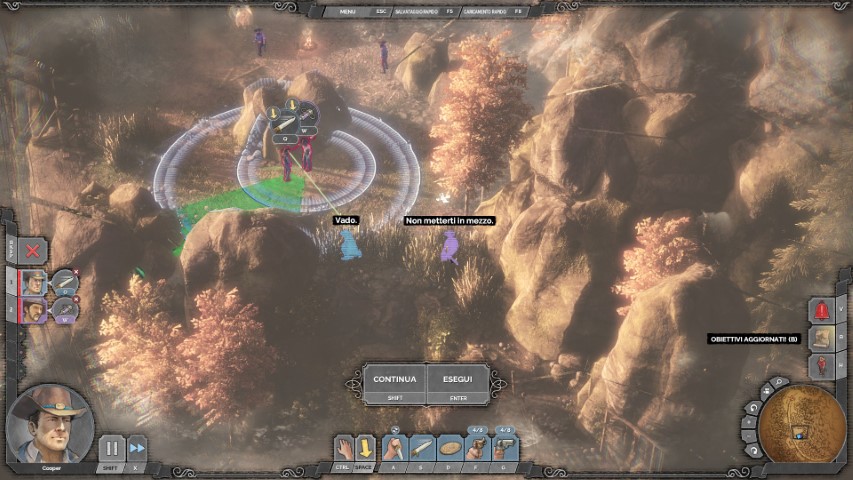Choose the fist melee attack ability
Image resolution: width=853 pixels, height=480 pixels.
point(395,447)
